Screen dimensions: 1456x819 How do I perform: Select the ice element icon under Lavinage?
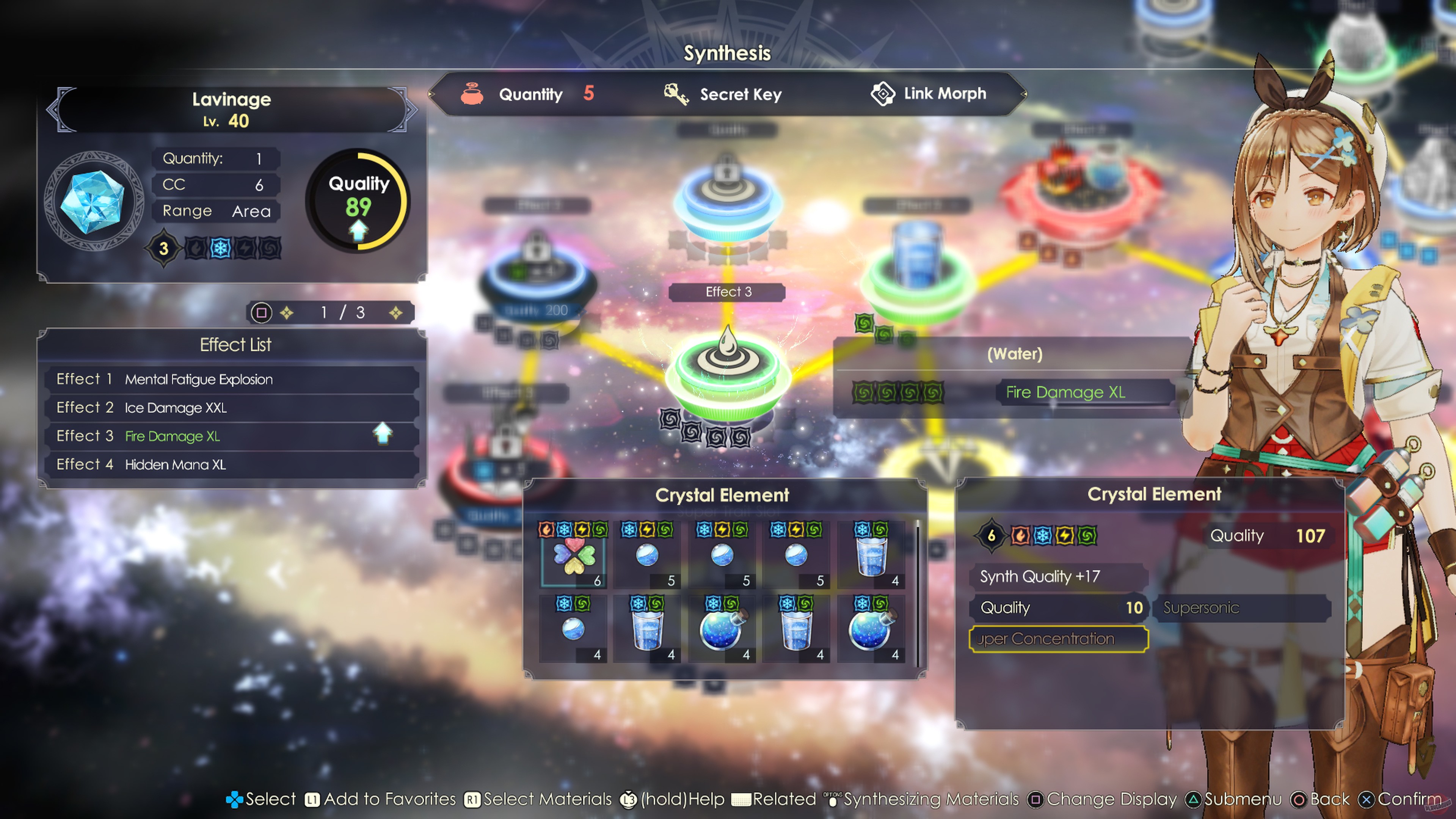tap(220, 248)
